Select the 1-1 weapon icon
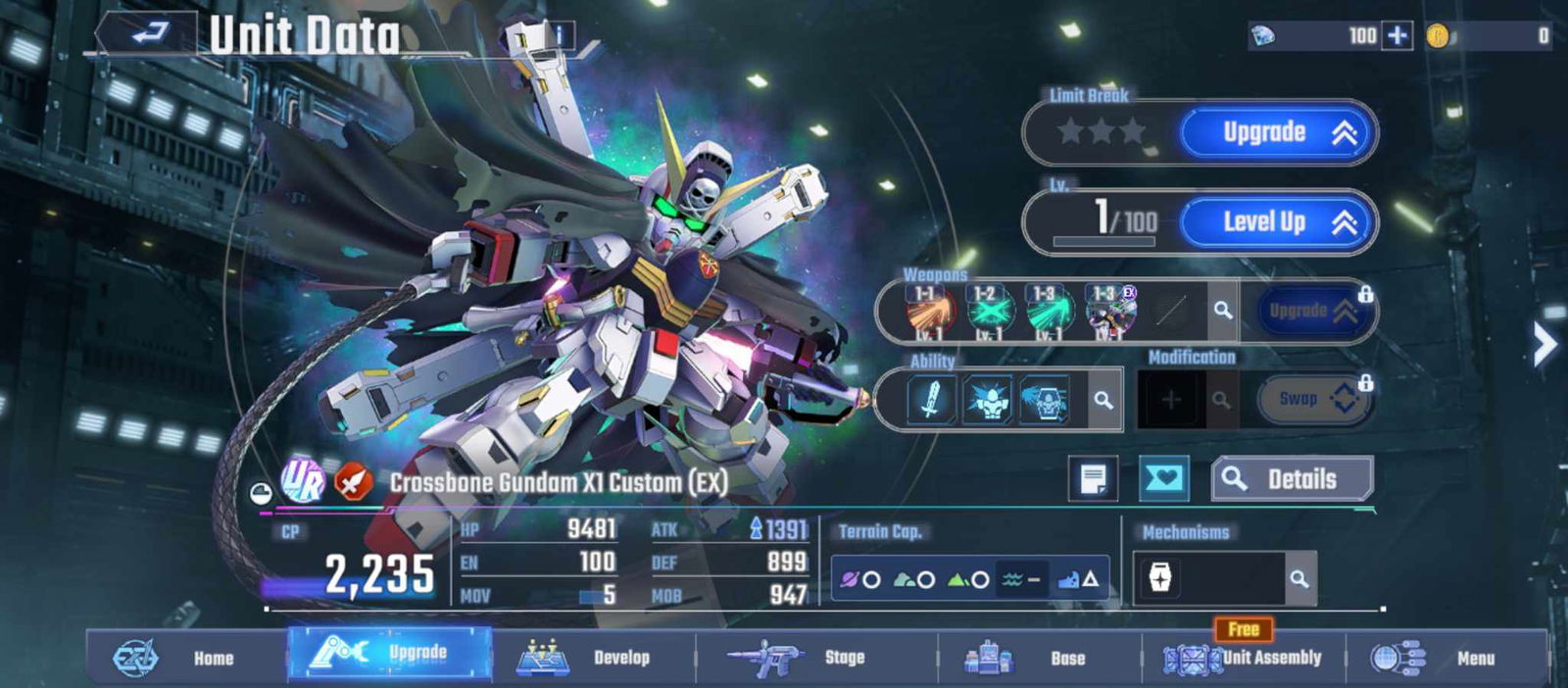The image size is (1568, 688). 924,312
